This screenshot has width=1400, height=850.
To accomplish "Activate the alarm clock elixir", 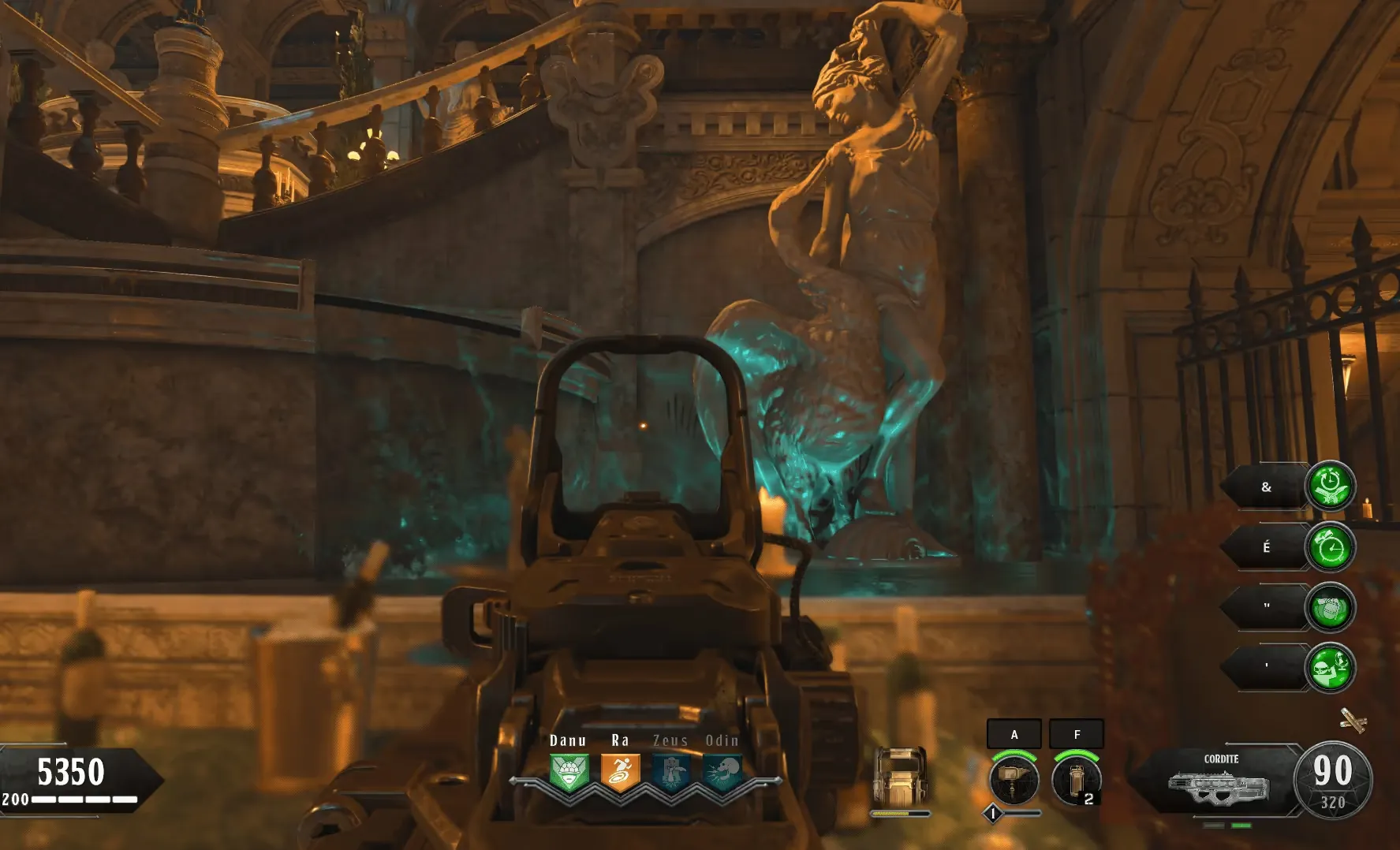I will 1331,546.
